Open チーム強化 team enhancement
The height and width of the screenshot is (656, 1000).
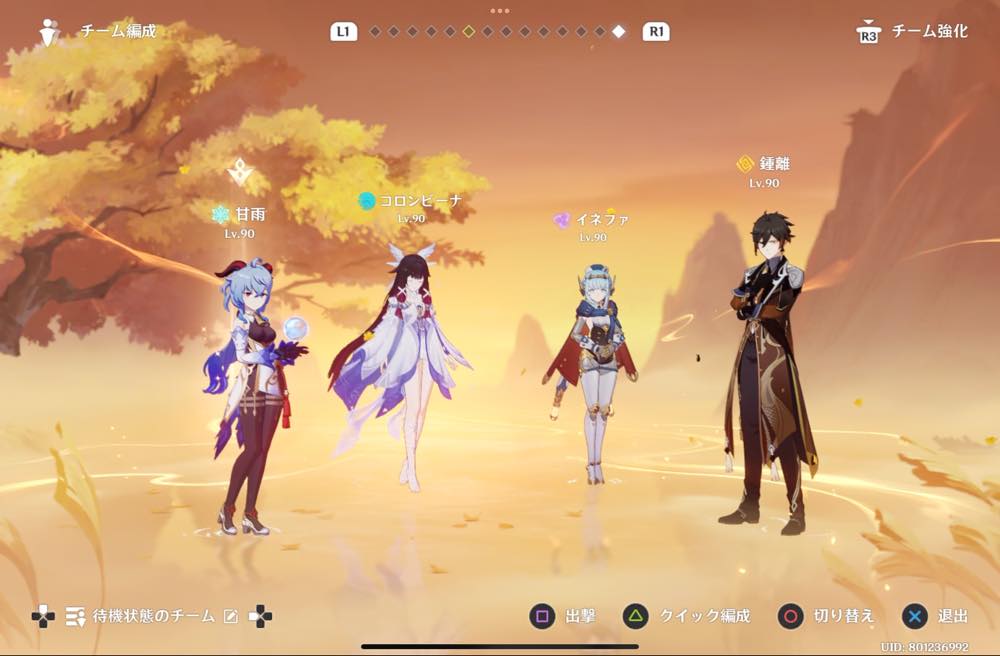coord(929,32)
